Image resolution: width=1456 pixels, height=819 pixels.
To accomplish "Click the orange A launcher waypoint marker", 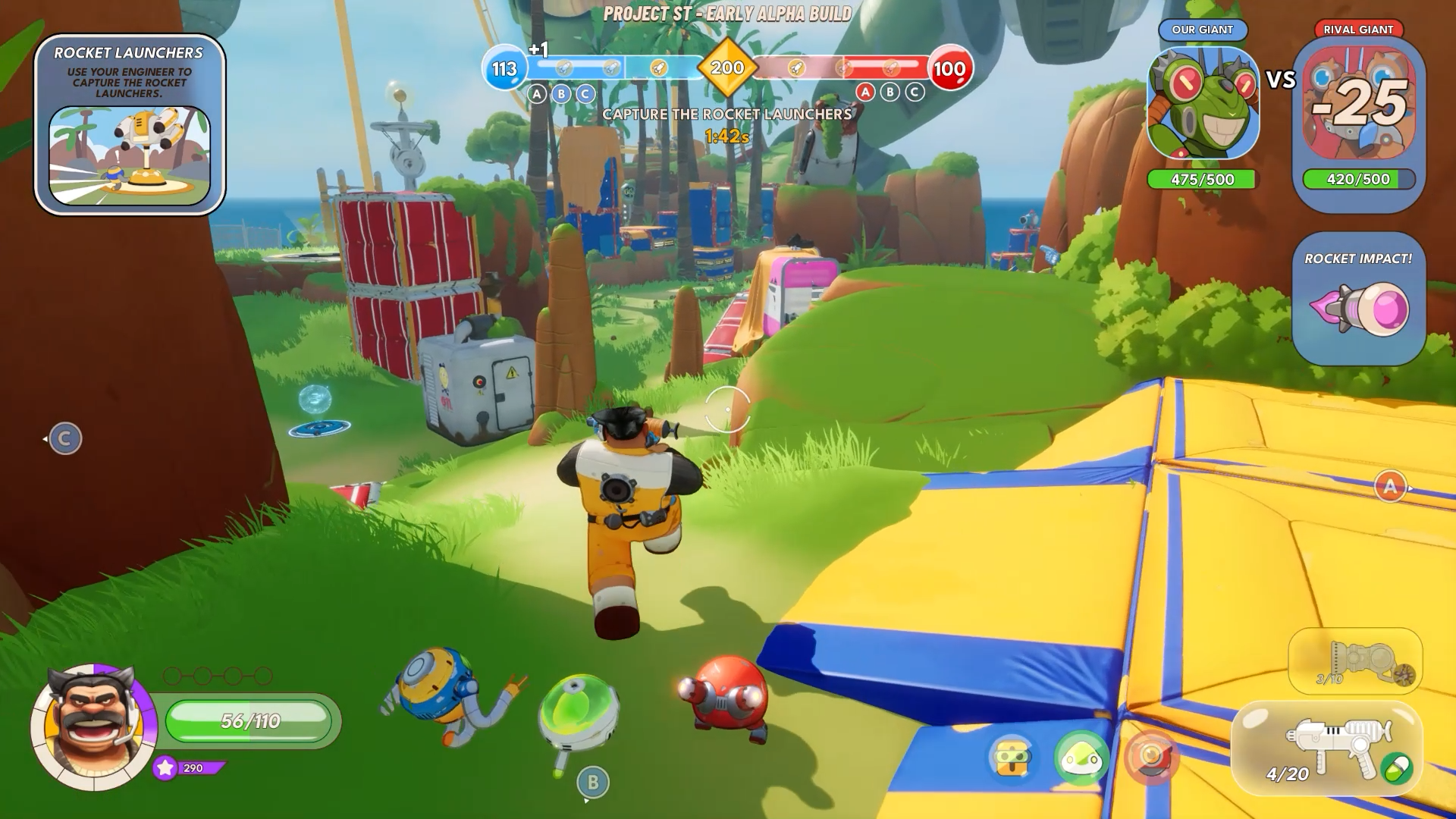I will tap(1390, 486).
